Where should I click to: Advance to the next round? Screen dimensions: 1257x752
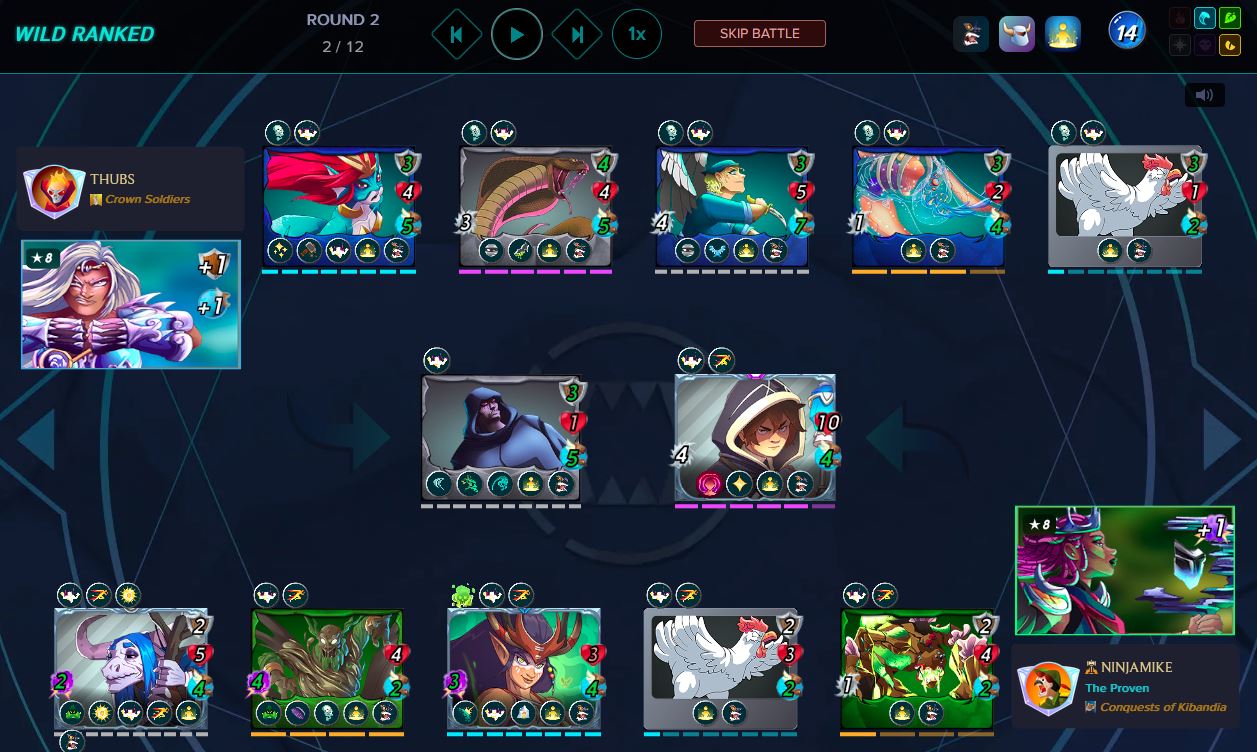(577, 34)
